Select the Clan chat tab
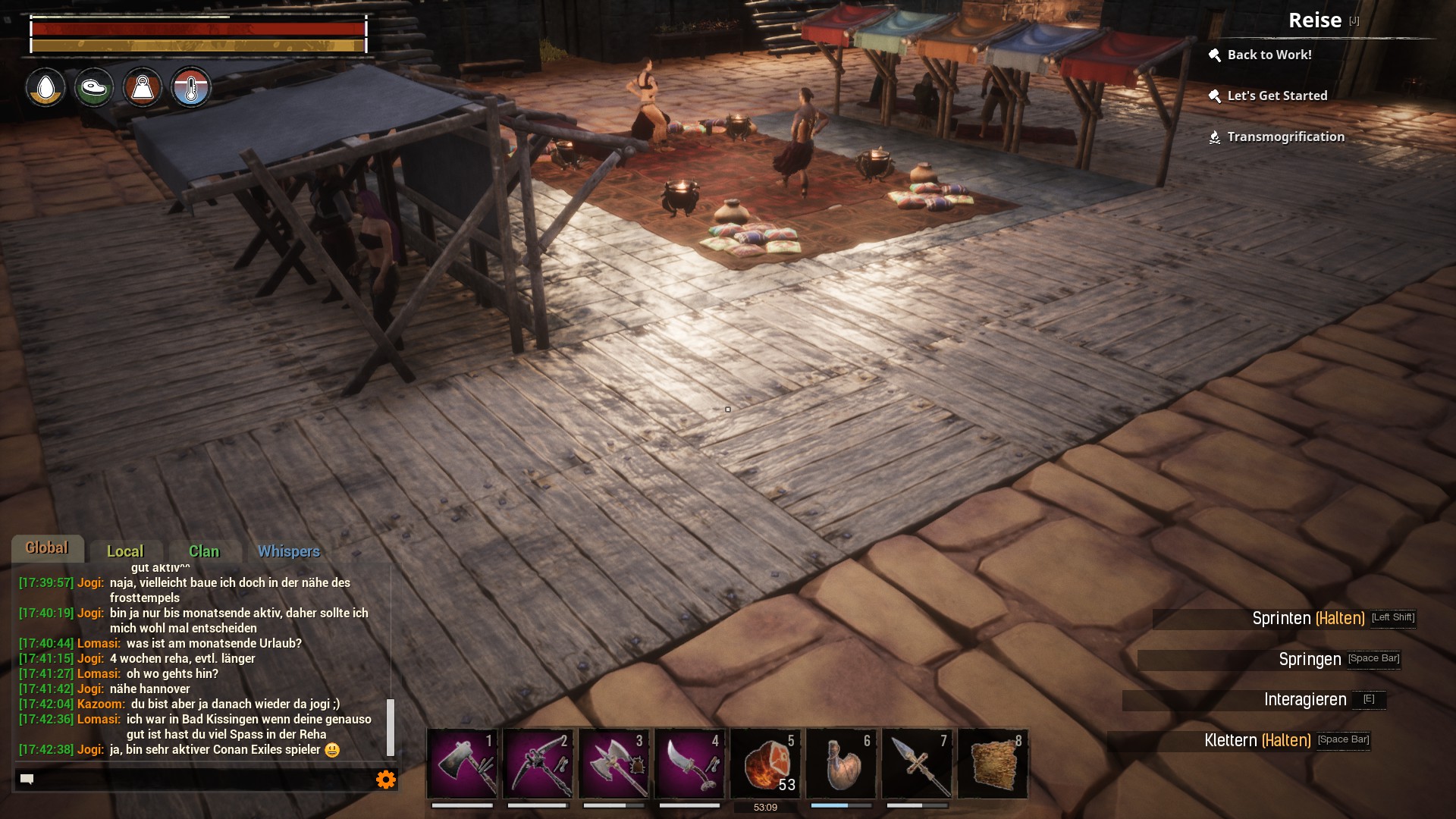Viewport: 1456px width, 819px height. click(x=204, y=551)
